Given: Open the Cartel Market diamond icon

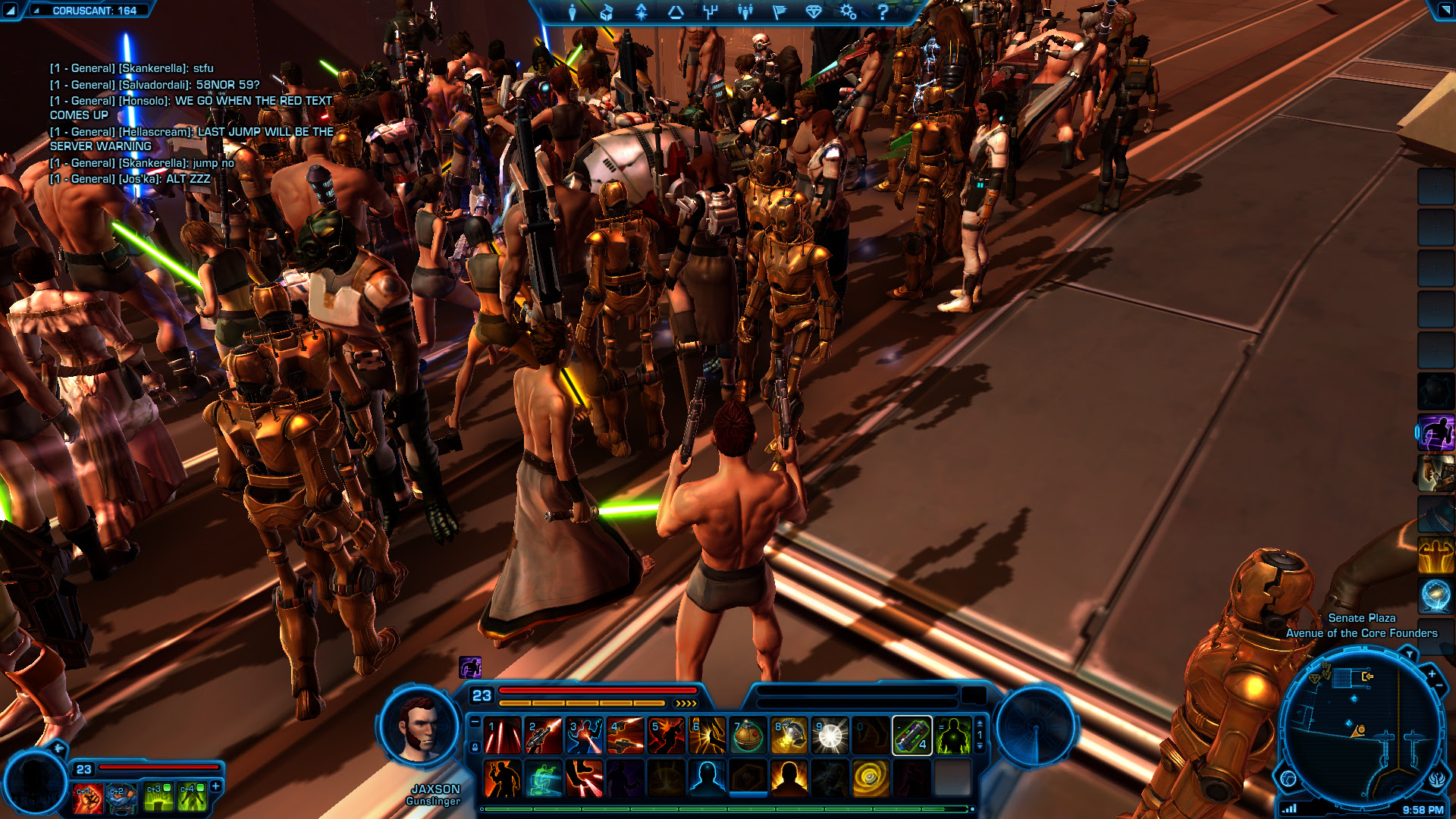Looking at the screenshot, I should pyautogui.click(x=813, y=11).
